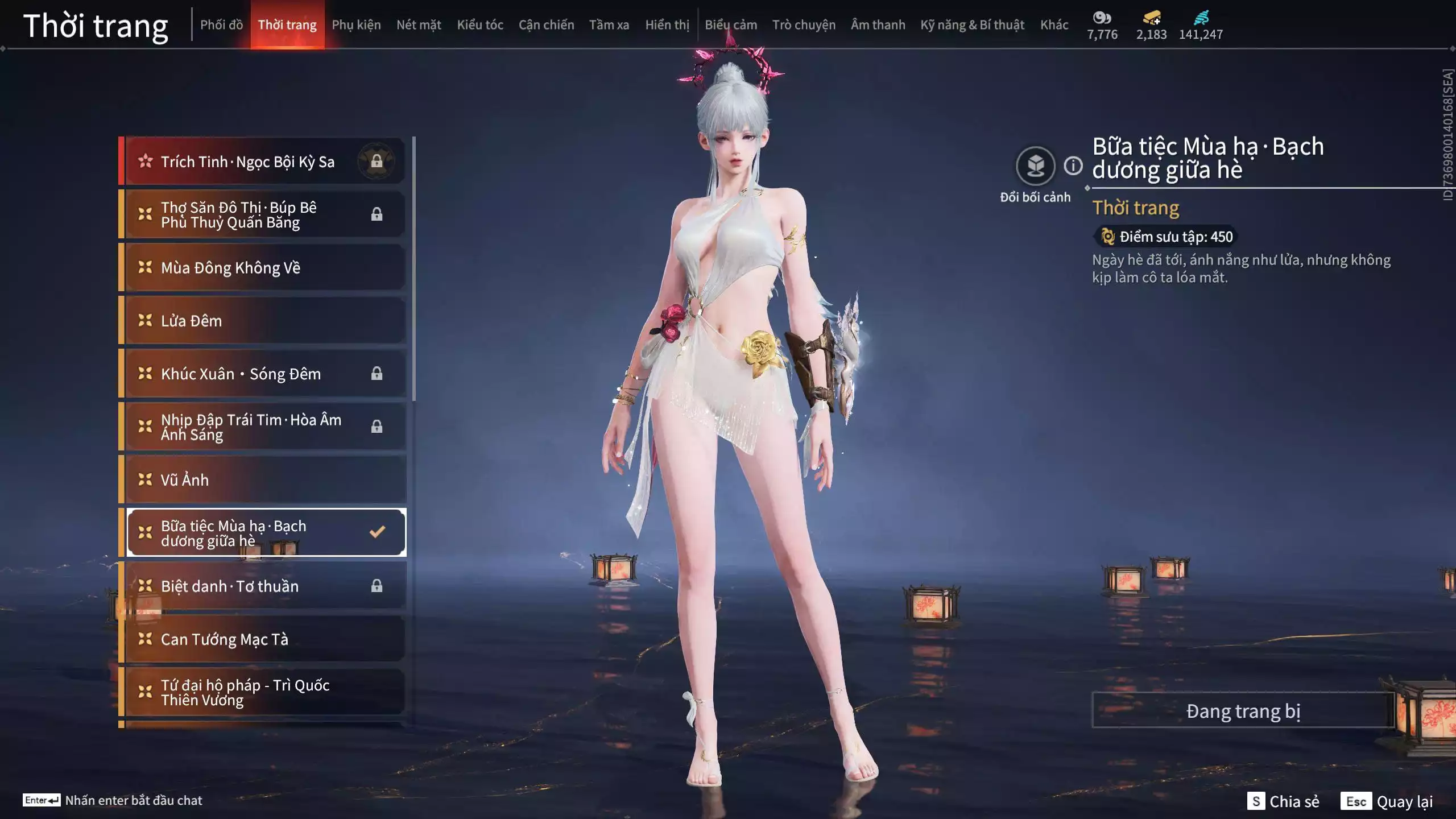Select the Nét mặt tab

(419, 25)
